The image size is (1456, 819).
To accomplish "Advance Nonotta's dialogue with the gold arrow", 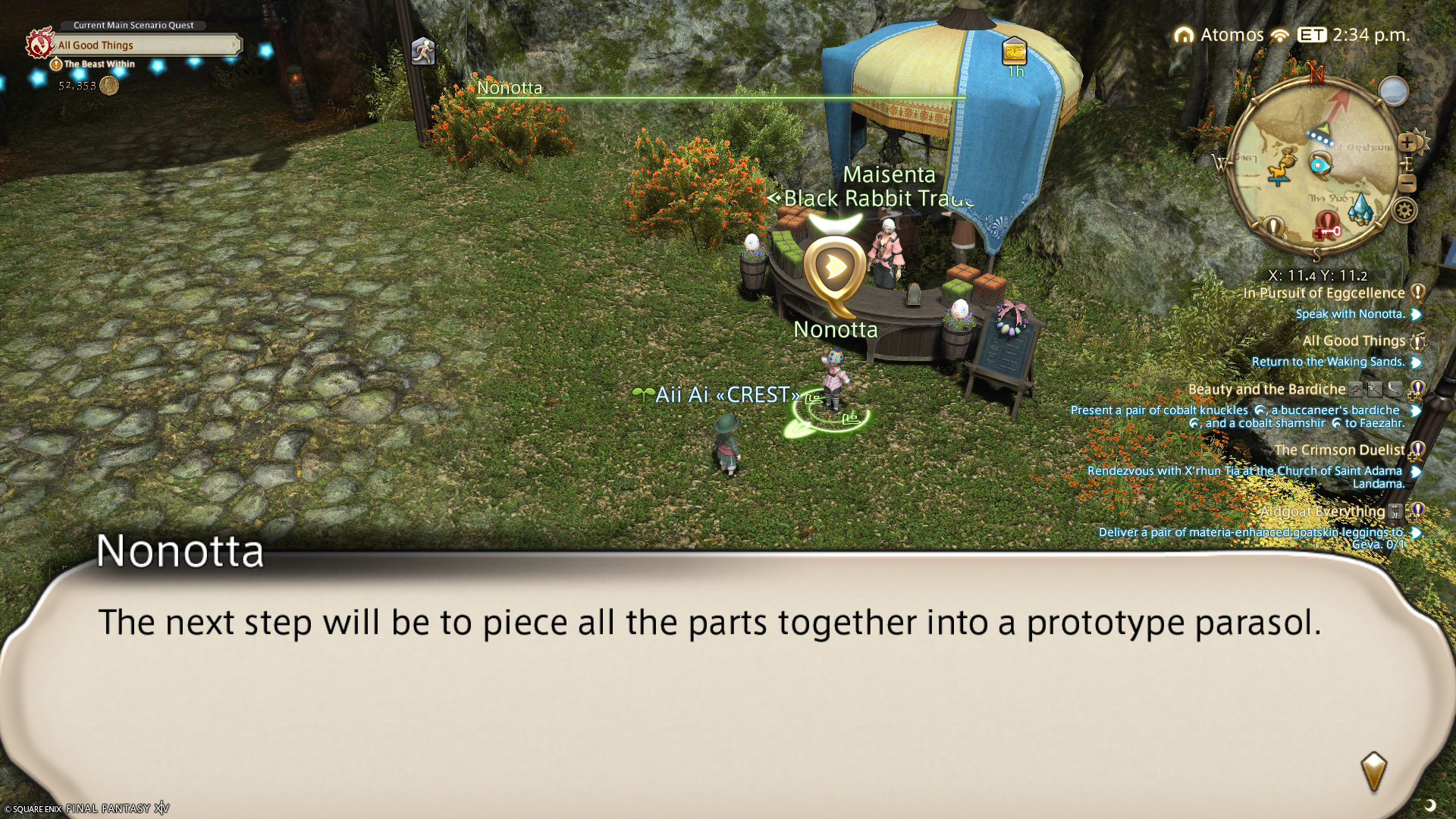I will 1373,770.
